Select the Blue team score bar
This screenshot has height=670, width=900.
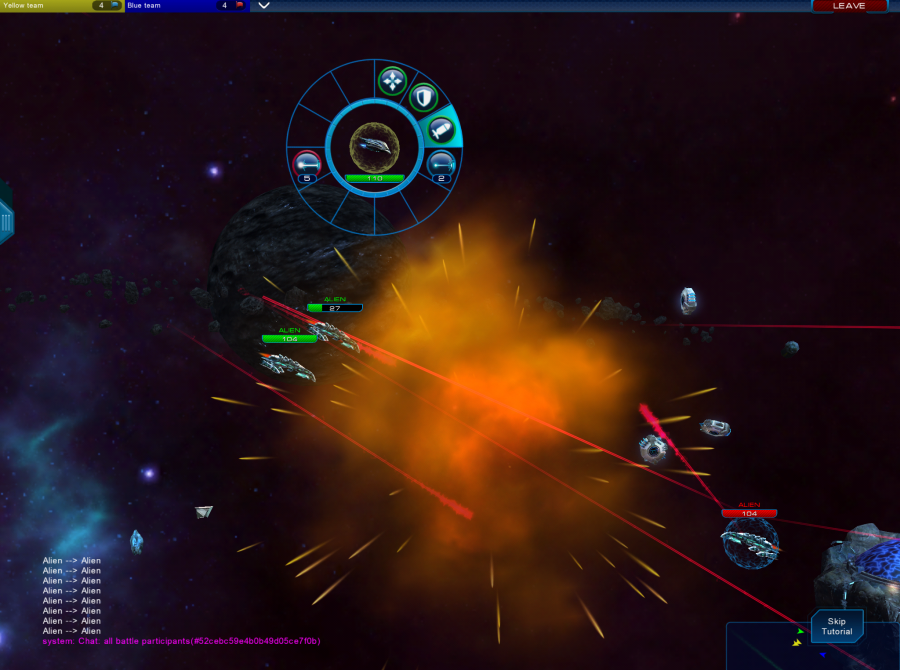point(184,6)
